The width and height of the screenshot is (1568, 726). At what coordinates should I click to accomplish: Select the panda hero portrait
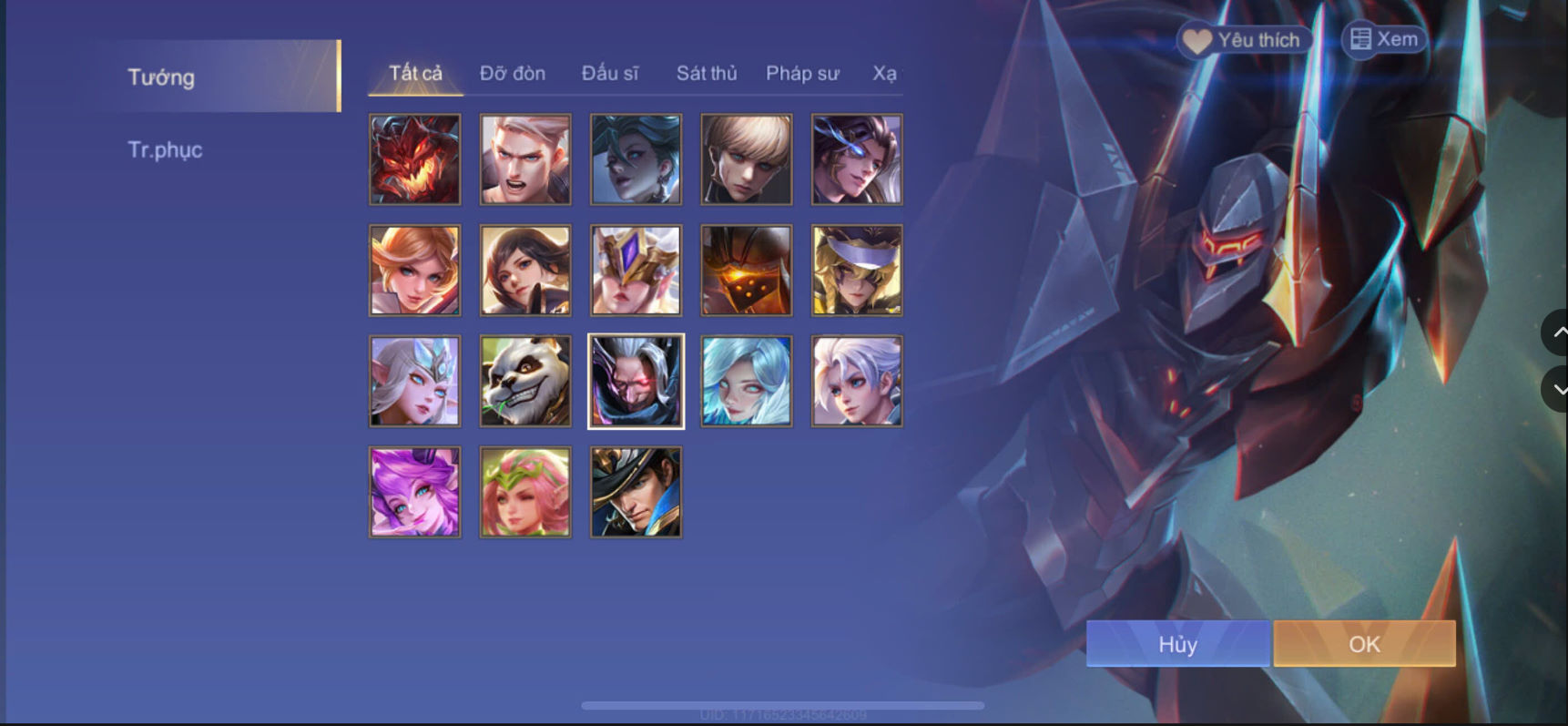pyautogui.click(x=525, y=381)
